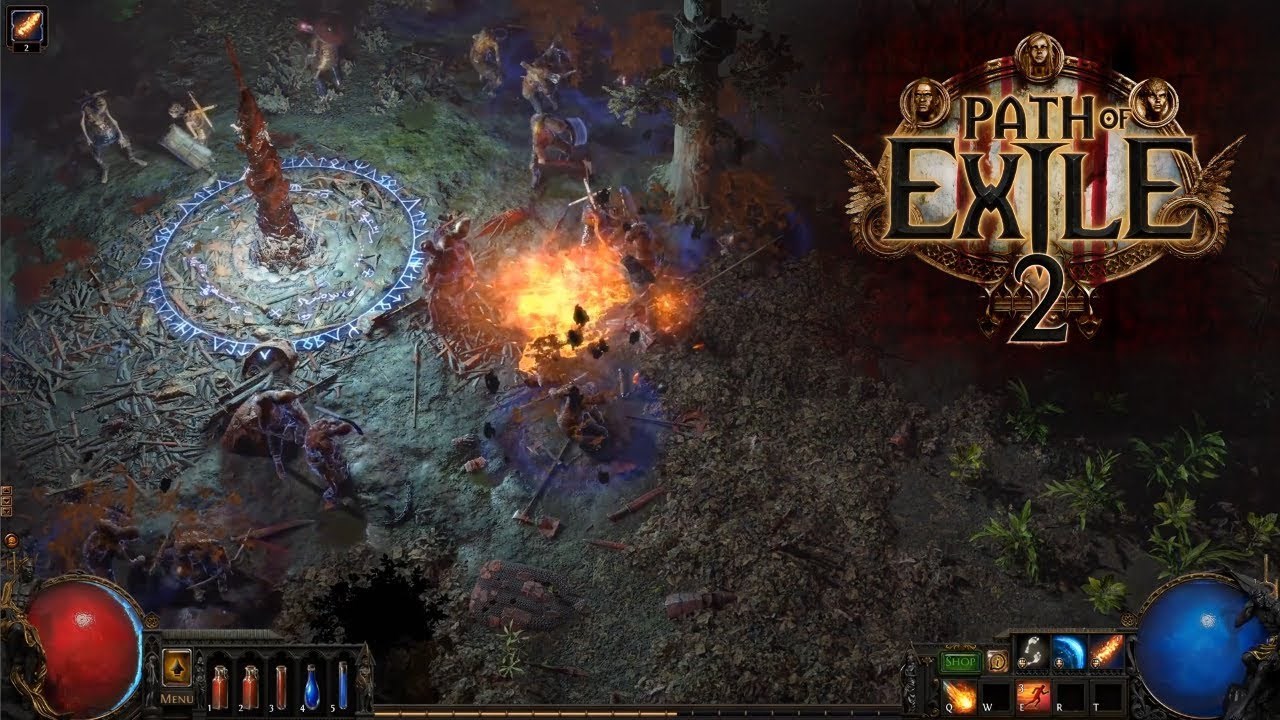Click the white footprints movement skill icon
Screen dimensions: 1280x720
click(1033, 651)
